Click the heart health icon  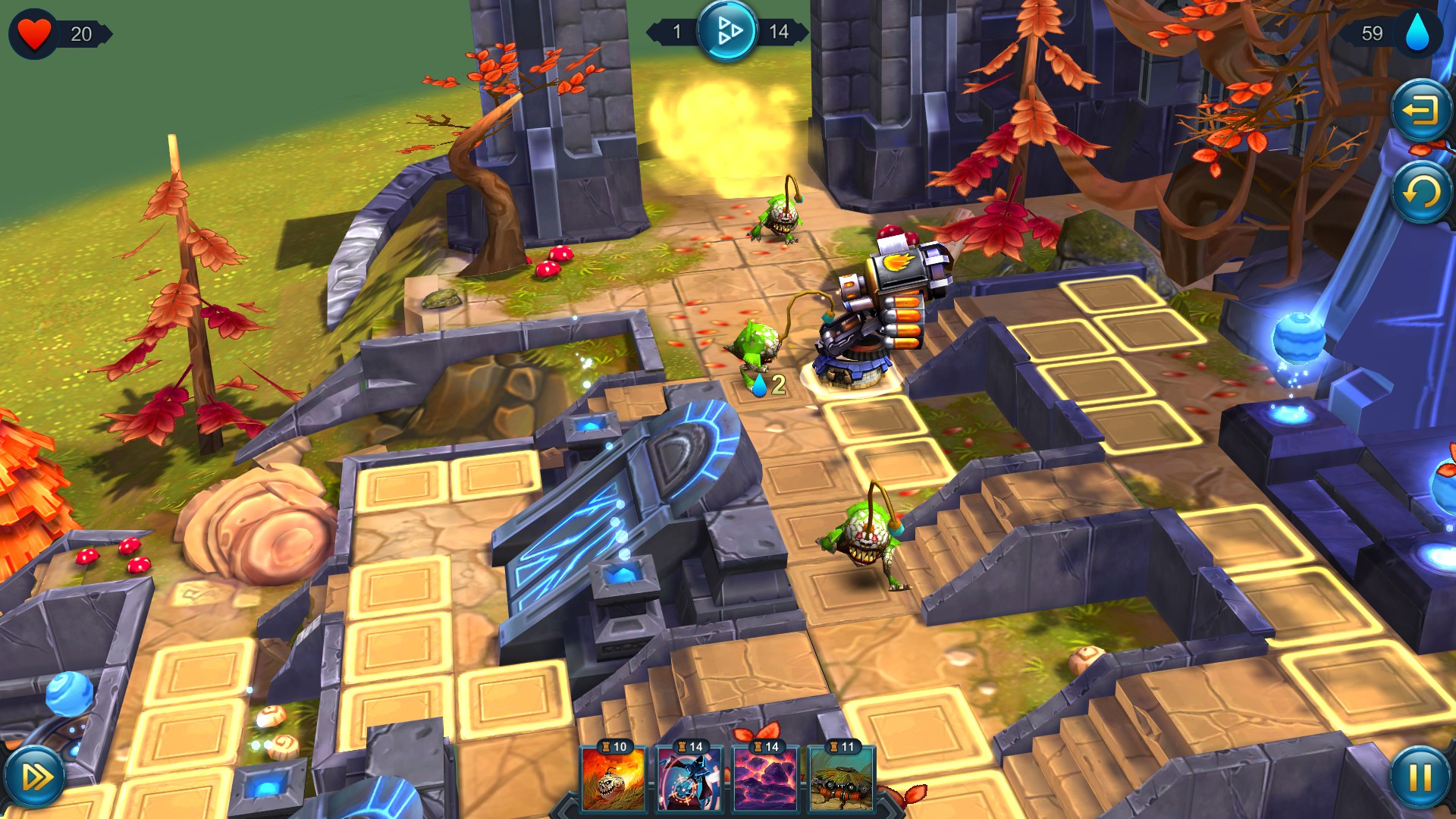[35, 33]
